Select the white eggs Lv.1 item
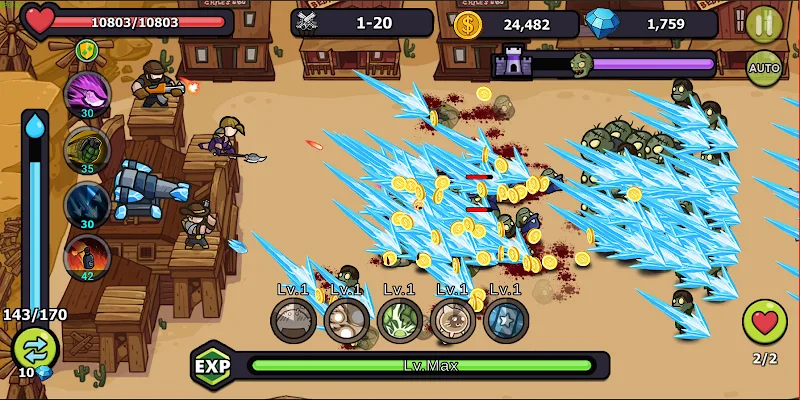800x400 pixels. click(x=346, y=321)
